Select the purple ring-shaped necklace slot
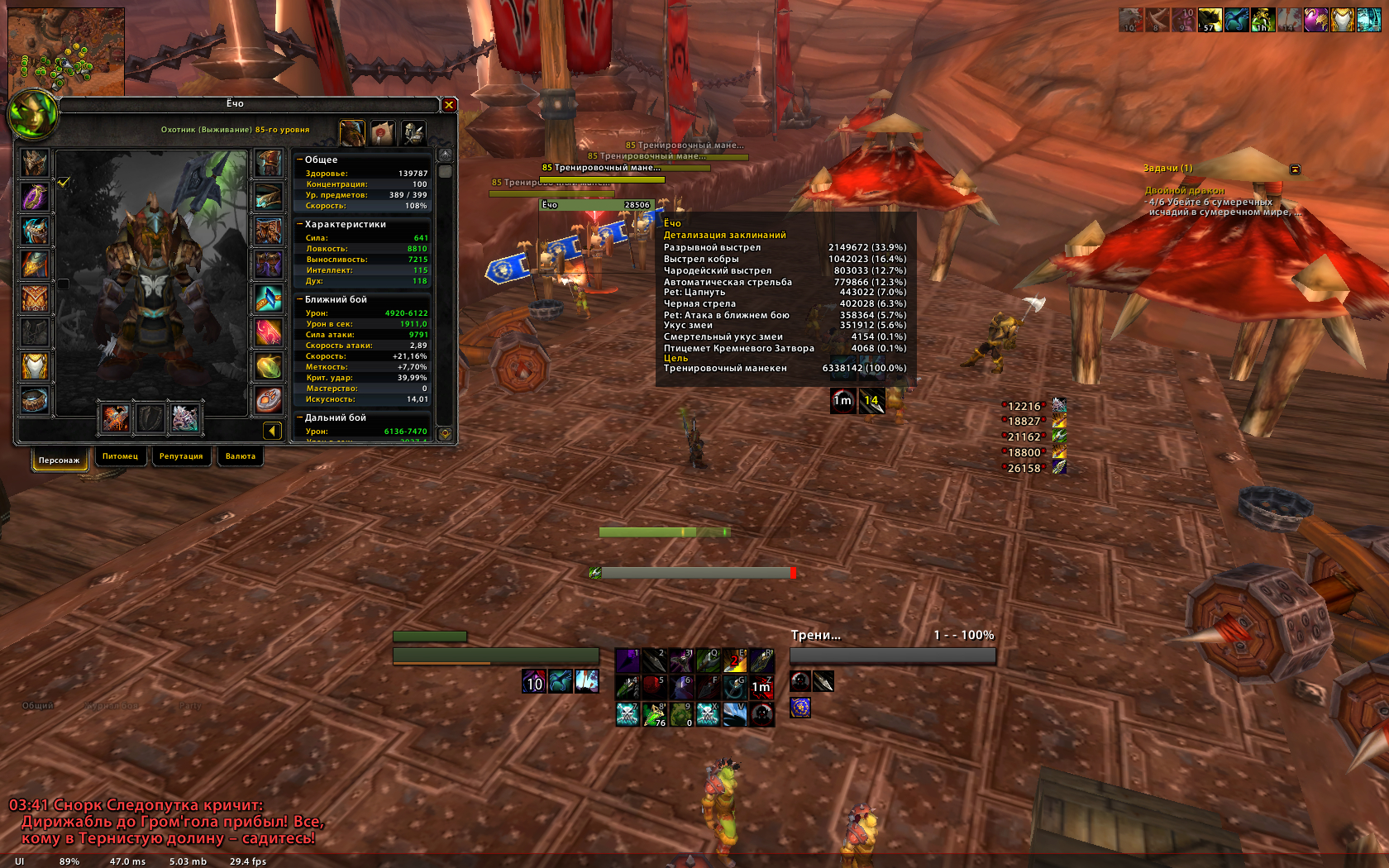 pos(35,197)
